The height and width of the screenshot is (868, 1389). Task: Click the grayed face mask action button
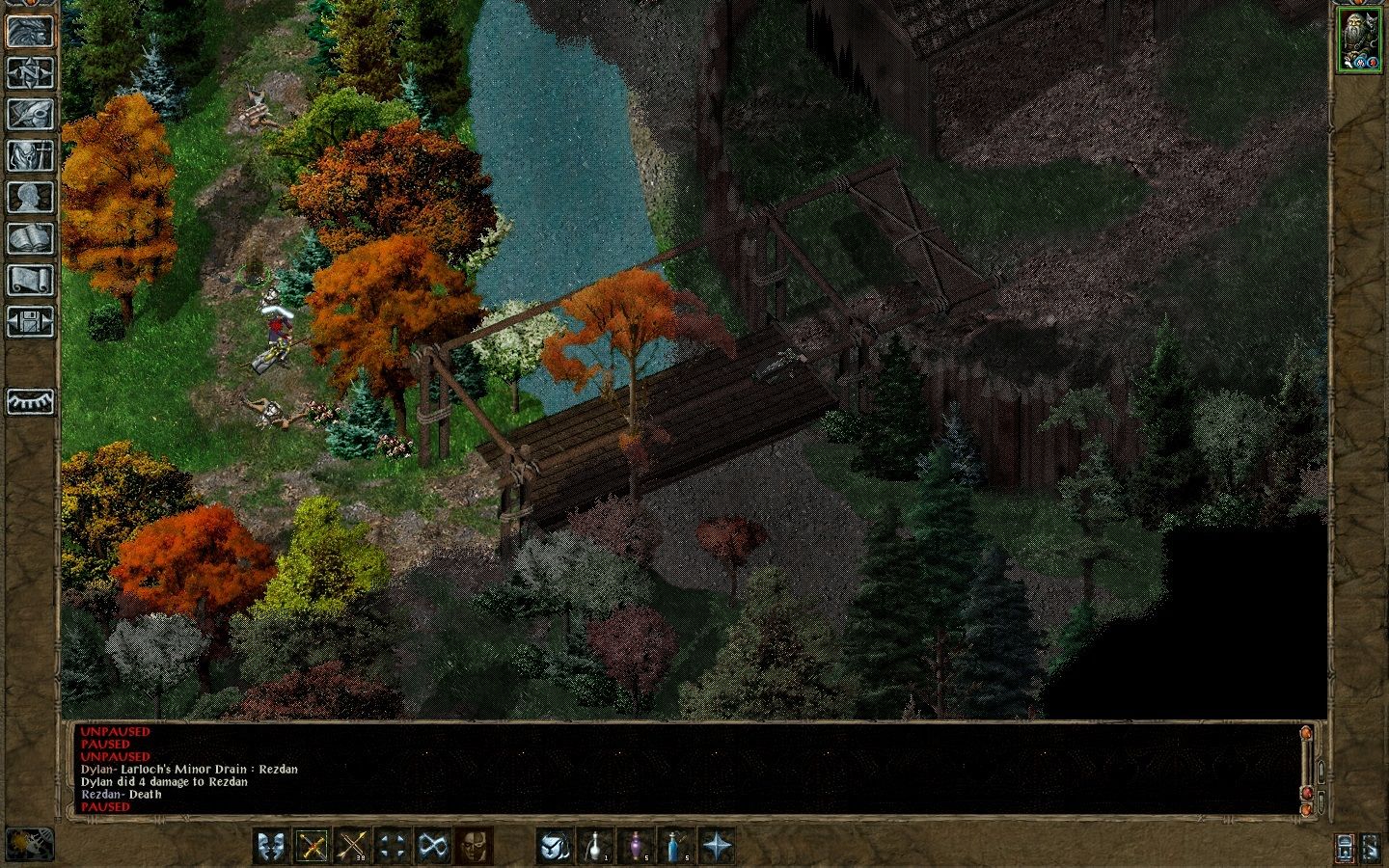tap(471, 847)
